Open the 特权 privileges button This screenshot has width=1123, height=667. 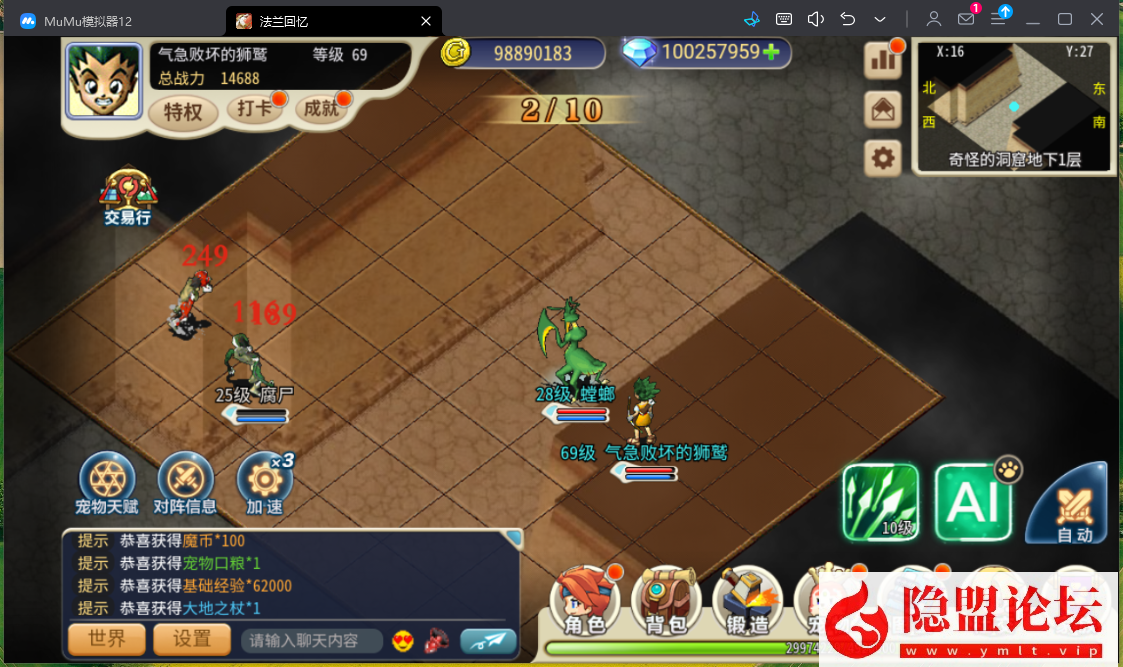[183, 112]
